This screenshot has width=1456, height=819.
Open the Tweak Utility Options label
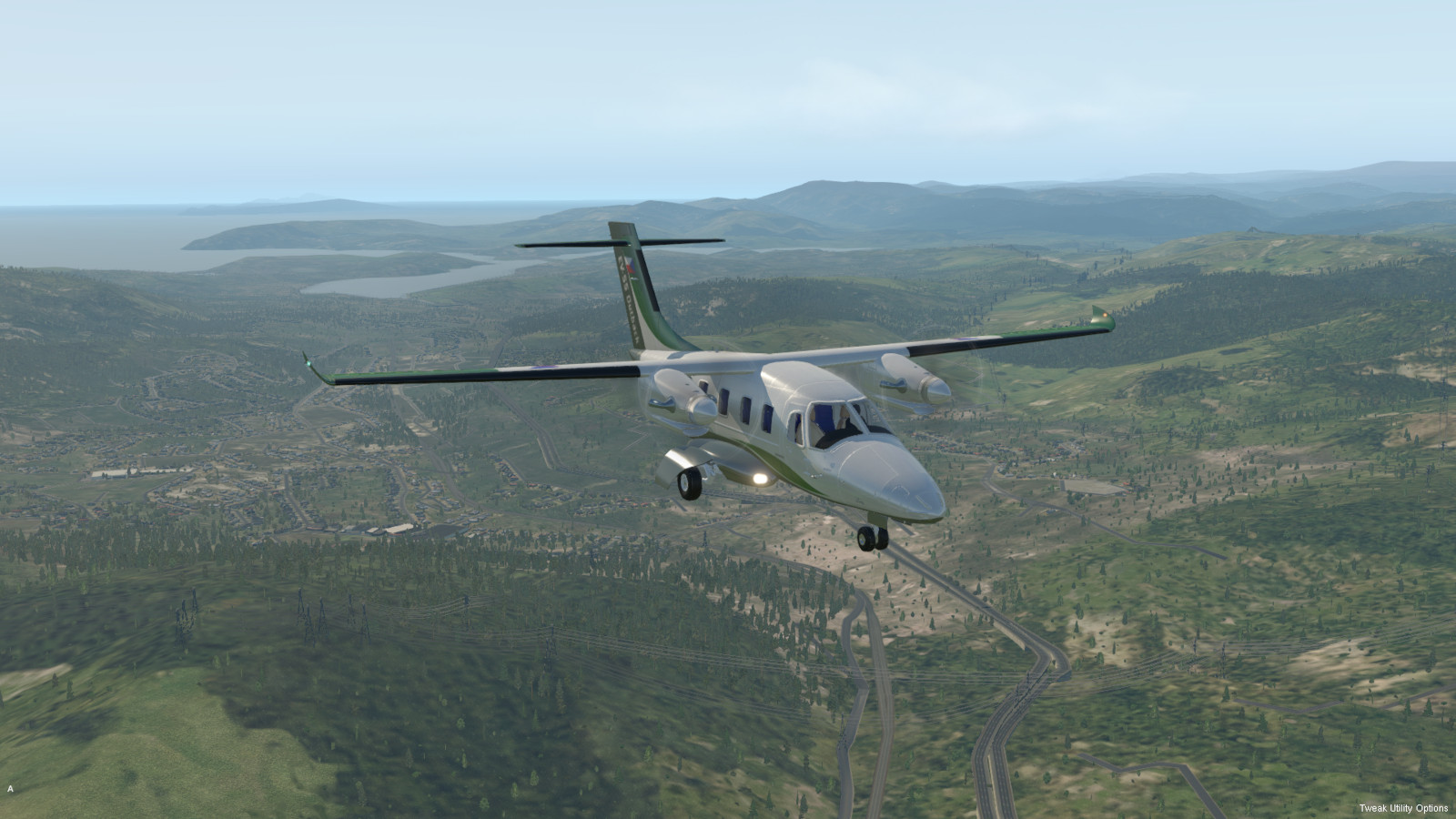click(x=1403, y=808)
